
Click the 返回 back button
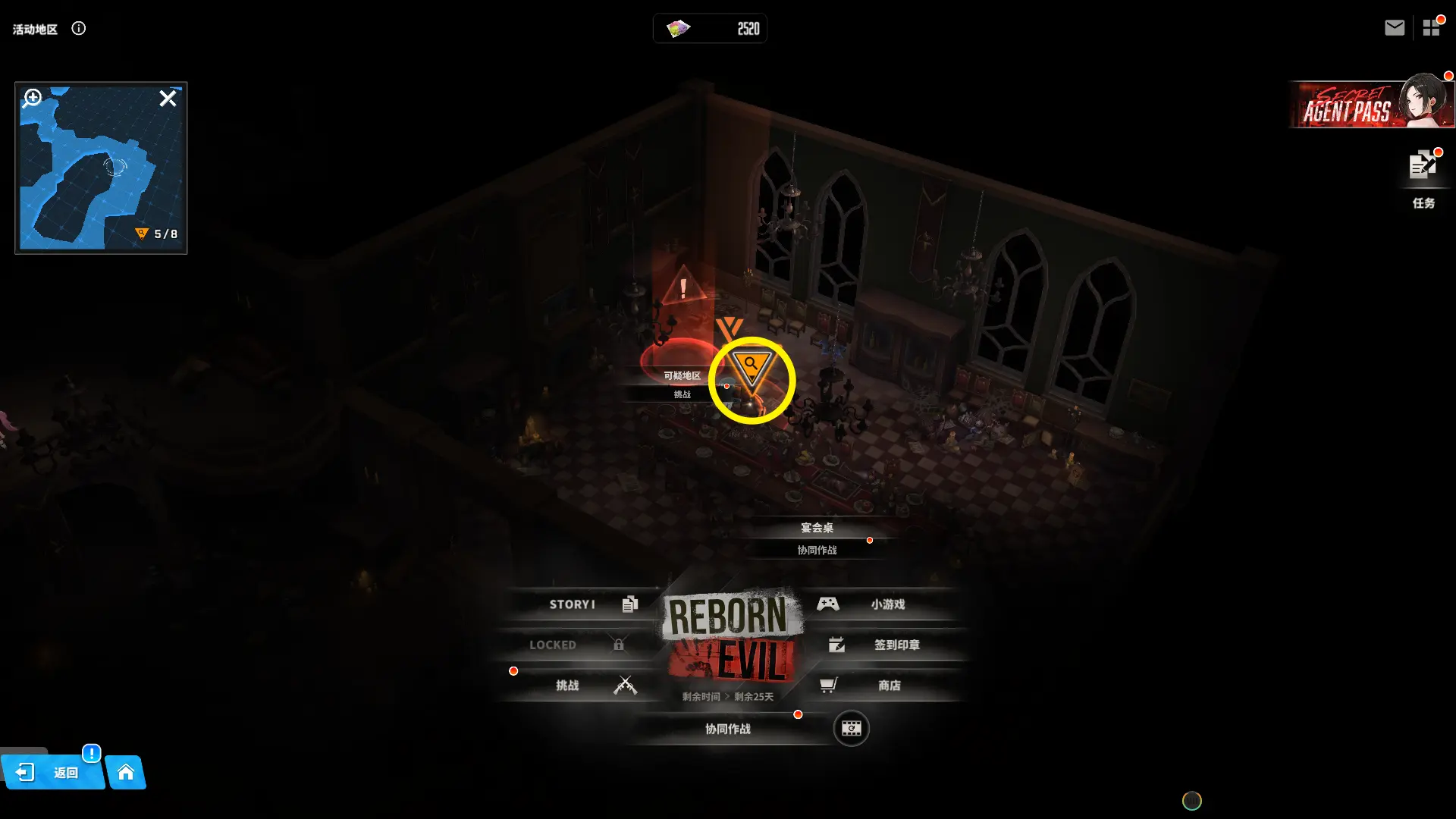tap(52, 773)
